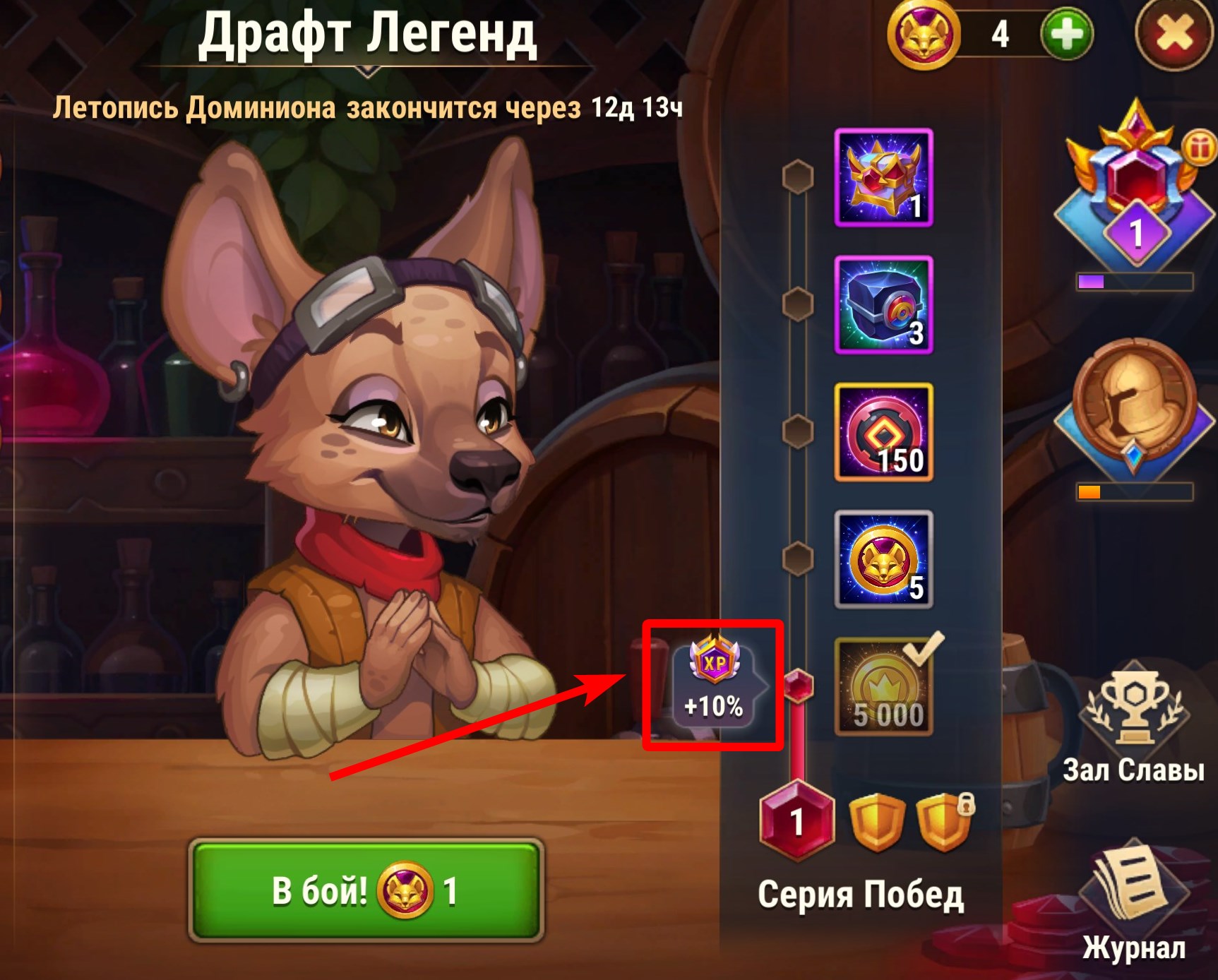
Task: Start battle with the green В бой! button
Action: (365, 890)
